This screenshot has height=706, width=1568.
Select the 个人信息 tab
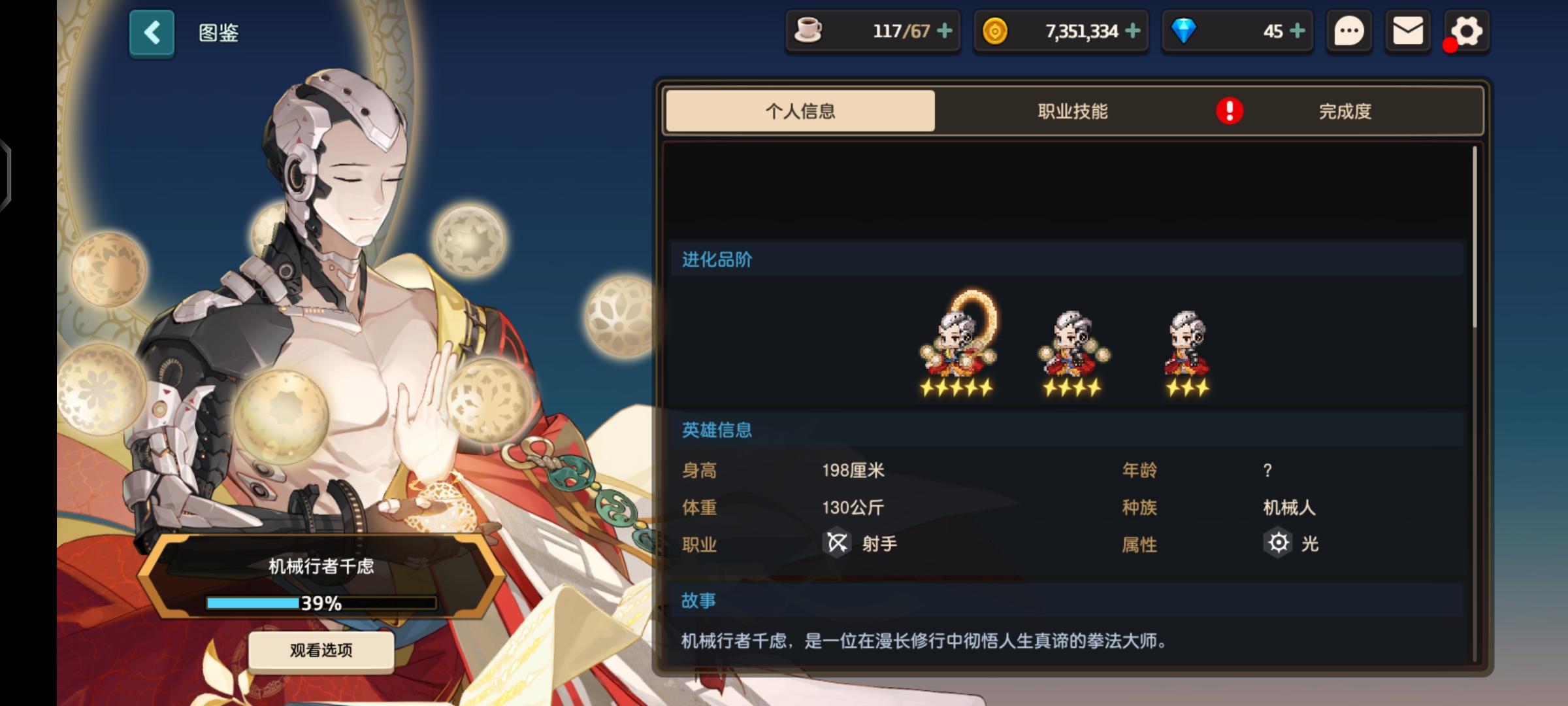800,112
